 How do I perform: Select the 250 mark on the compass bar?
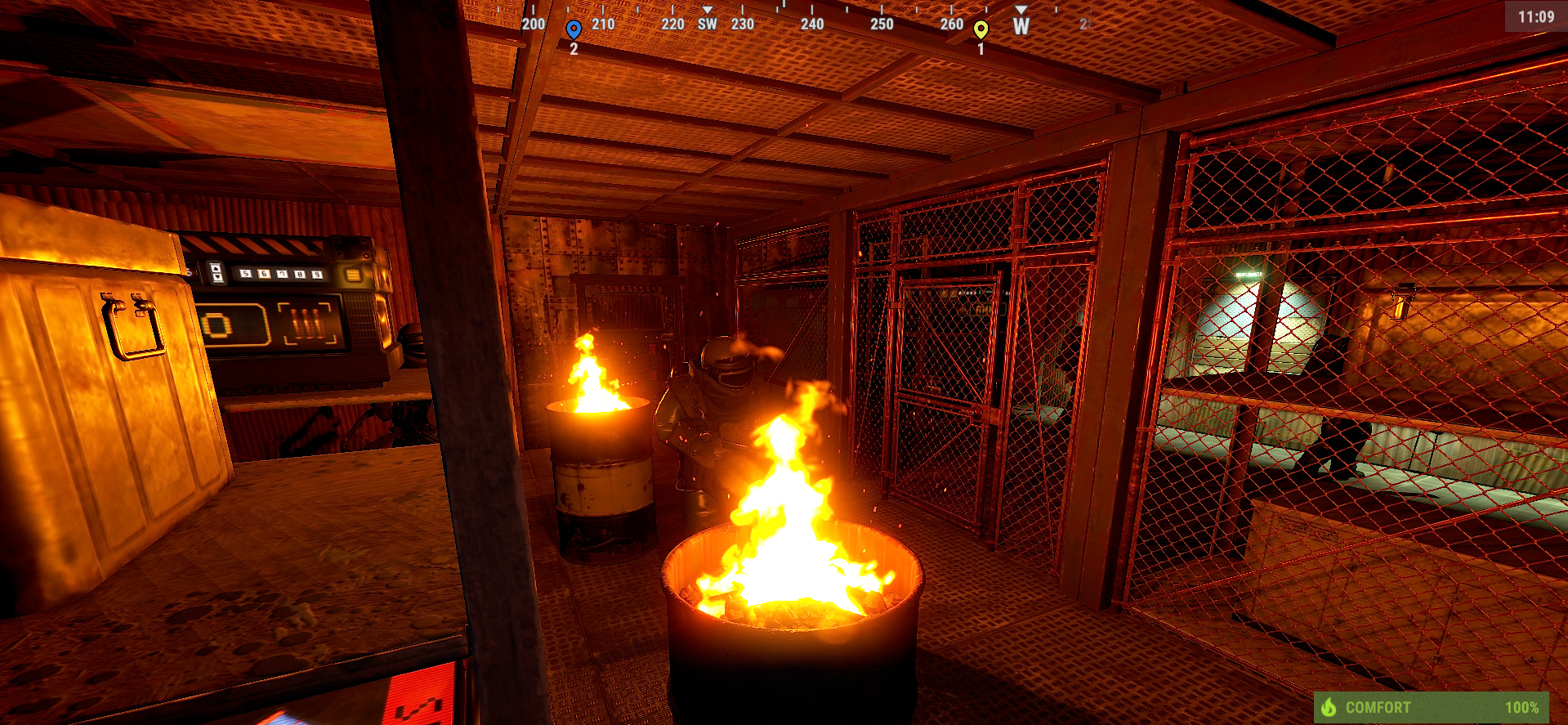pyautogui.click(x=881, y=25)
